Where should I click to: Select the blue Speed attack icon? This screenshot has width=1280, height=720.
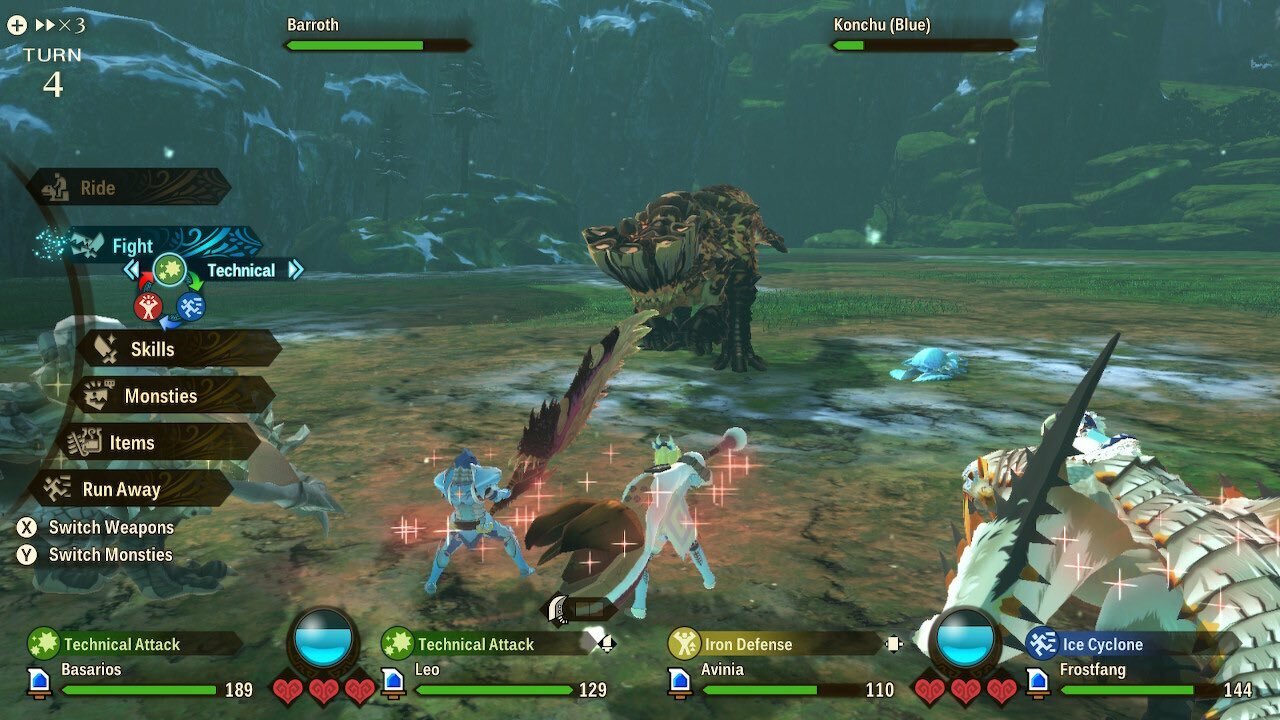pos(189,308)
